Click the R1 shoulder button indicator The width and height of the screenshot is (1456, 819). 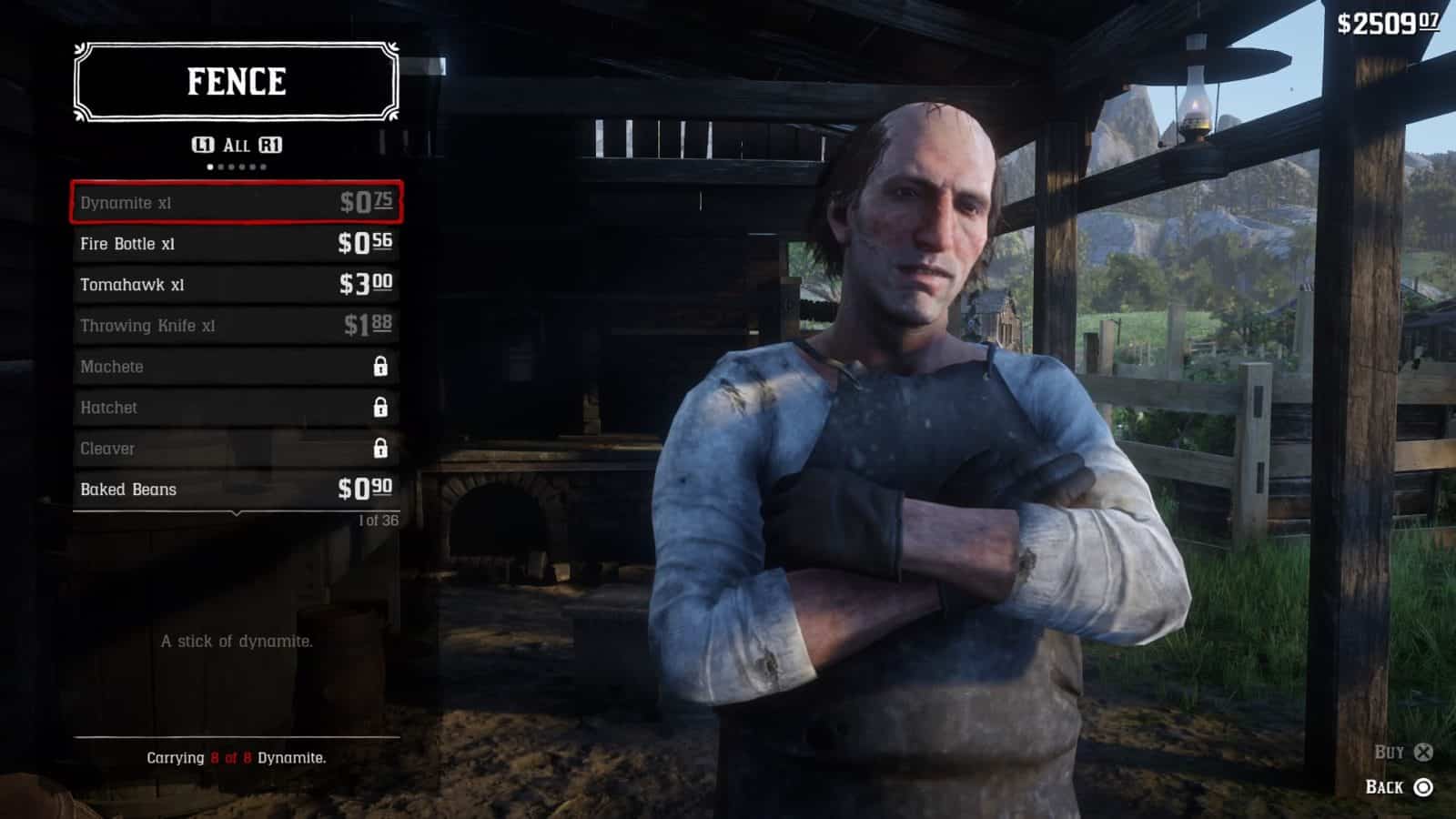coord(271,144)
